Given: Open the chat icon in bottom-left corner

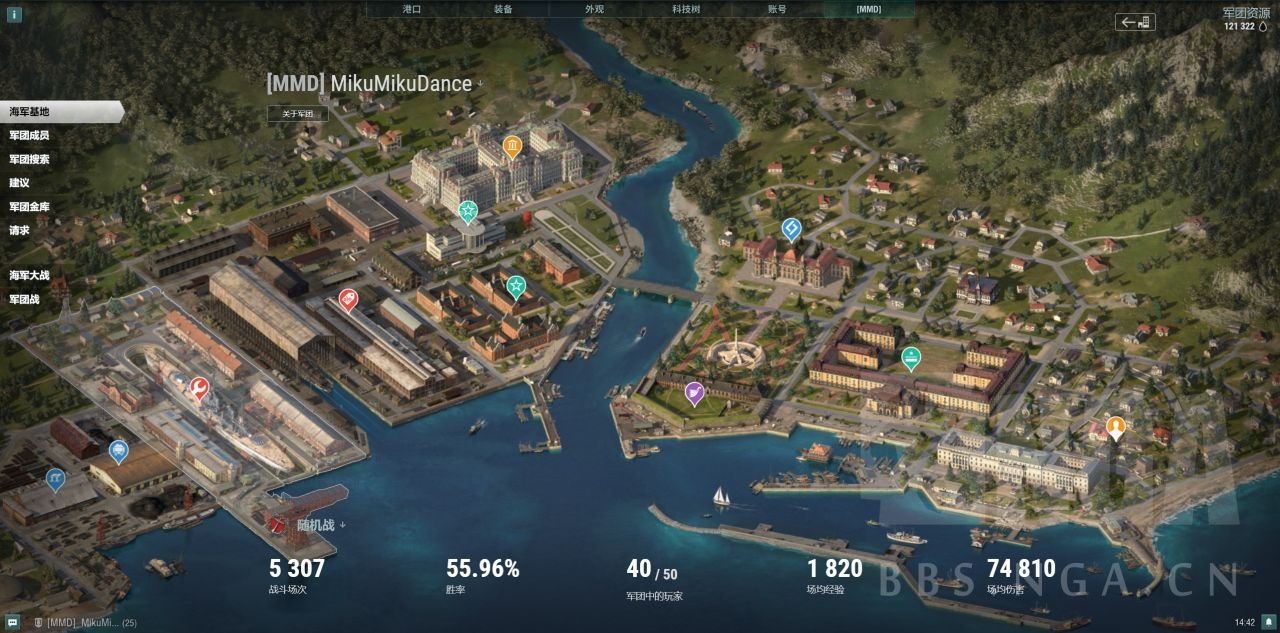Looking at the screenshot, I should pos(12,622).
